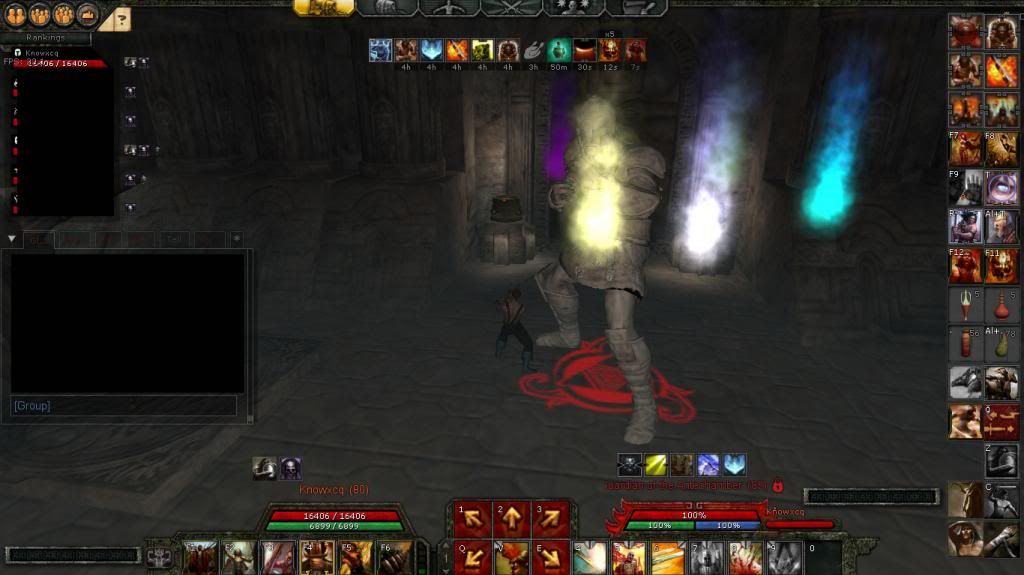Select the highlighted gold top menu tab
Viewport: 1024px width, 575px height.
point(323,7)
